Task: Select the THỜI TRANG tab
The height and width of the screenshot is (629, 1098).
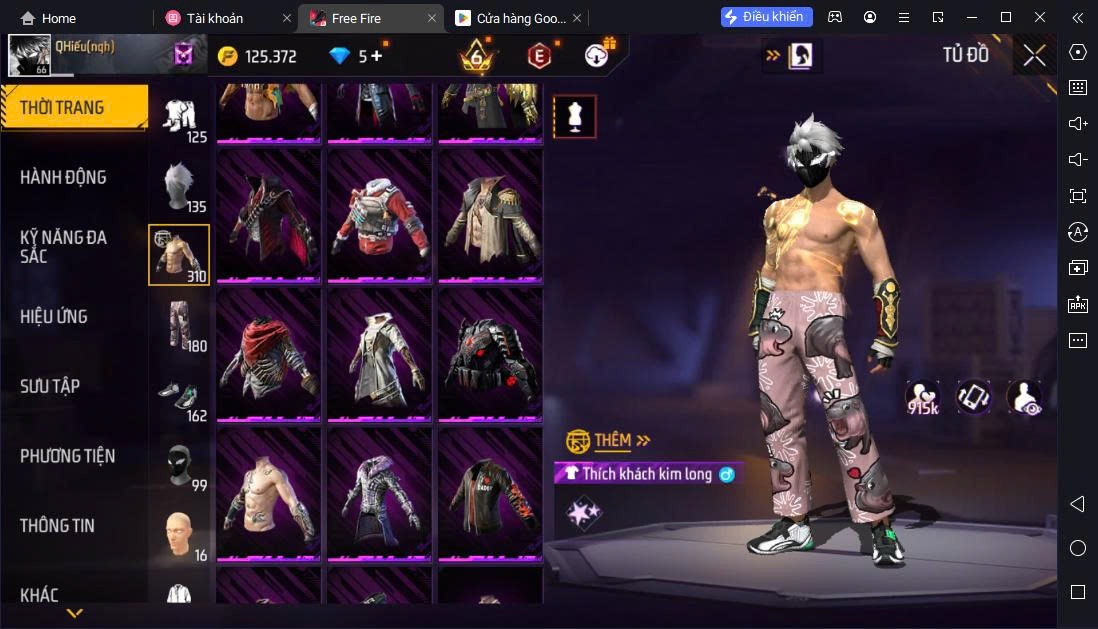Action: 62,107
